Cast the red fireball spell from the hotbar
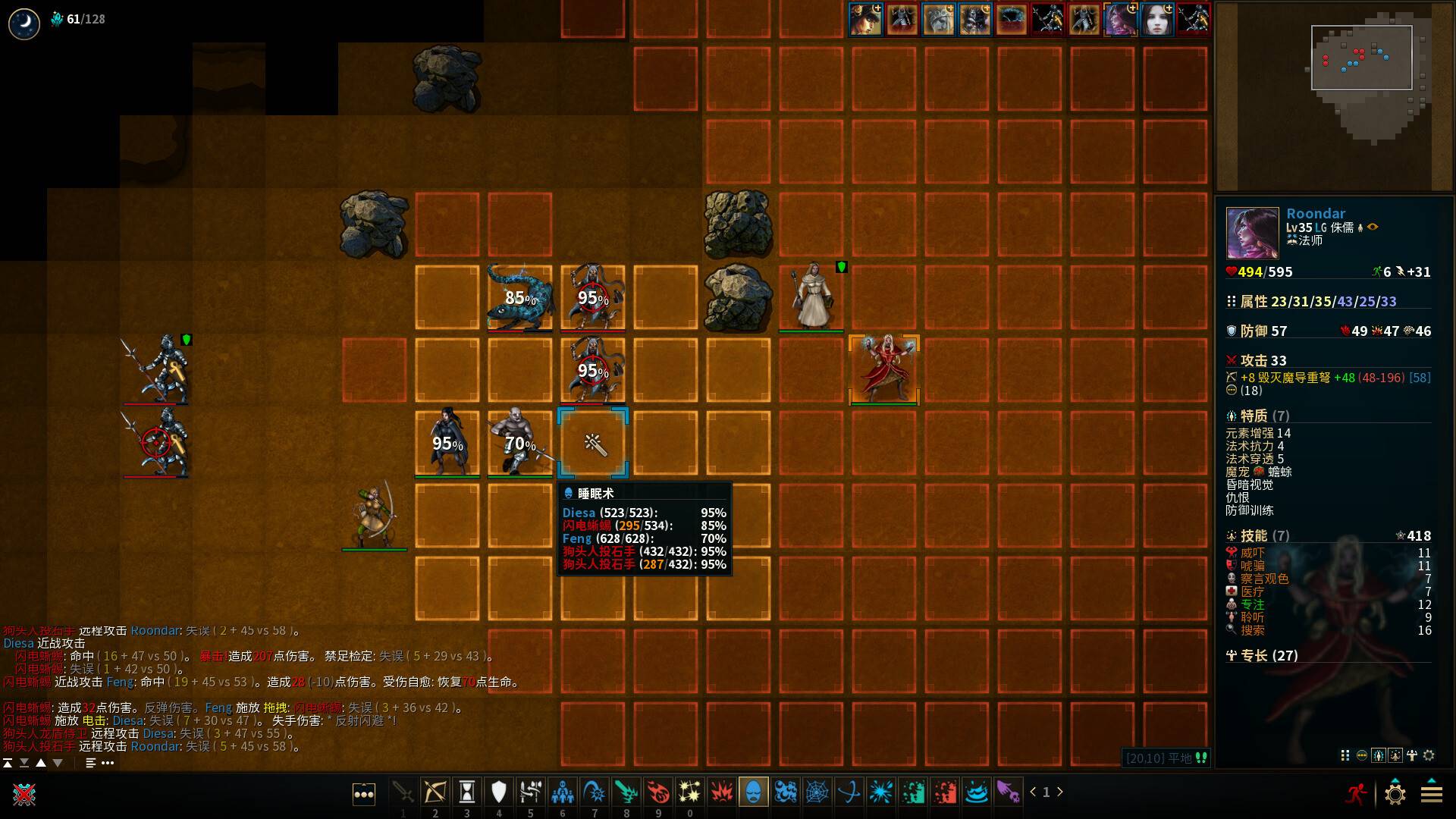The width and height of the screenshot is (1456, 819). pyautogui.click(x=658, y=792)
